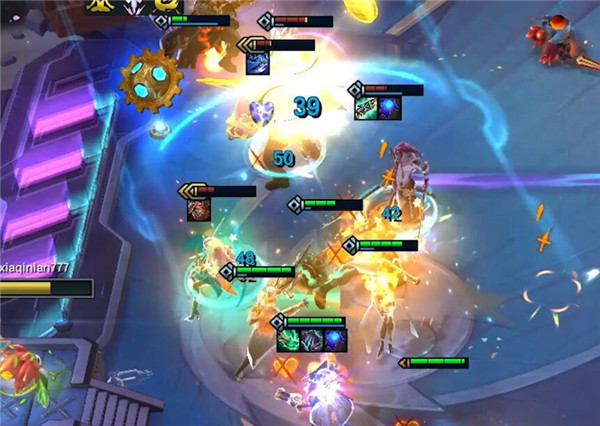Inspect the green blade item in the three-item row
Viewport: 600px width, 426px height.
click(x=289, y=340)
